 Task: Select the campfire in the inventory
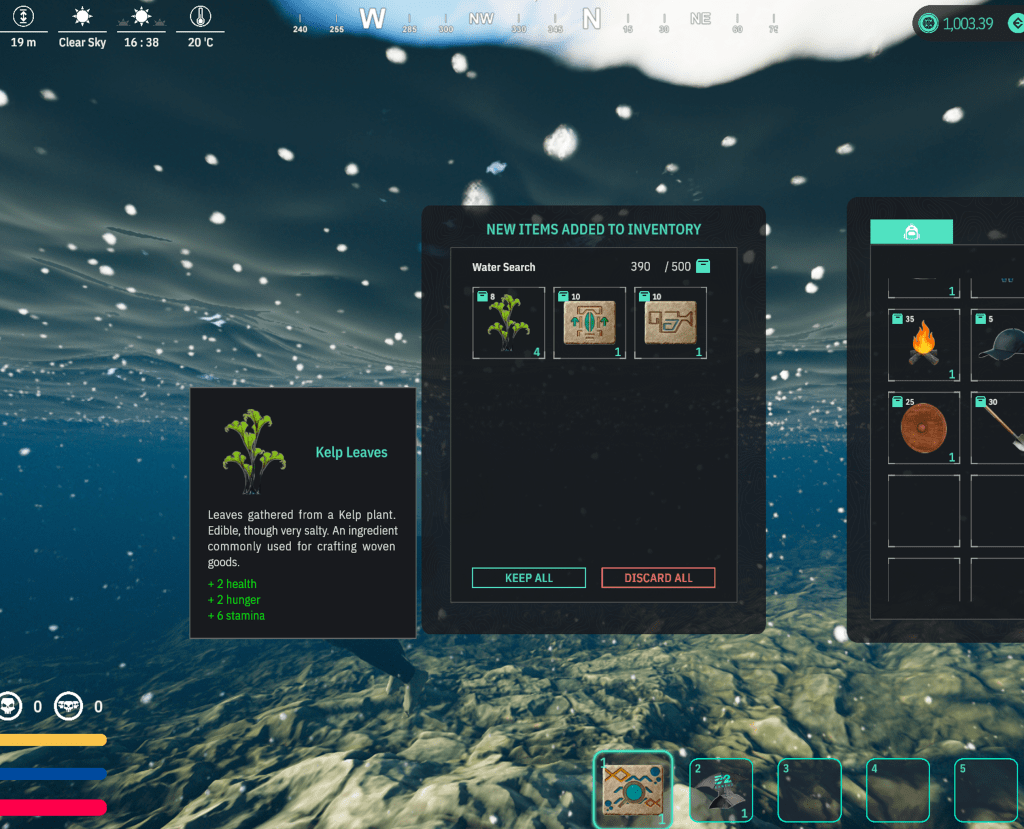924,345
